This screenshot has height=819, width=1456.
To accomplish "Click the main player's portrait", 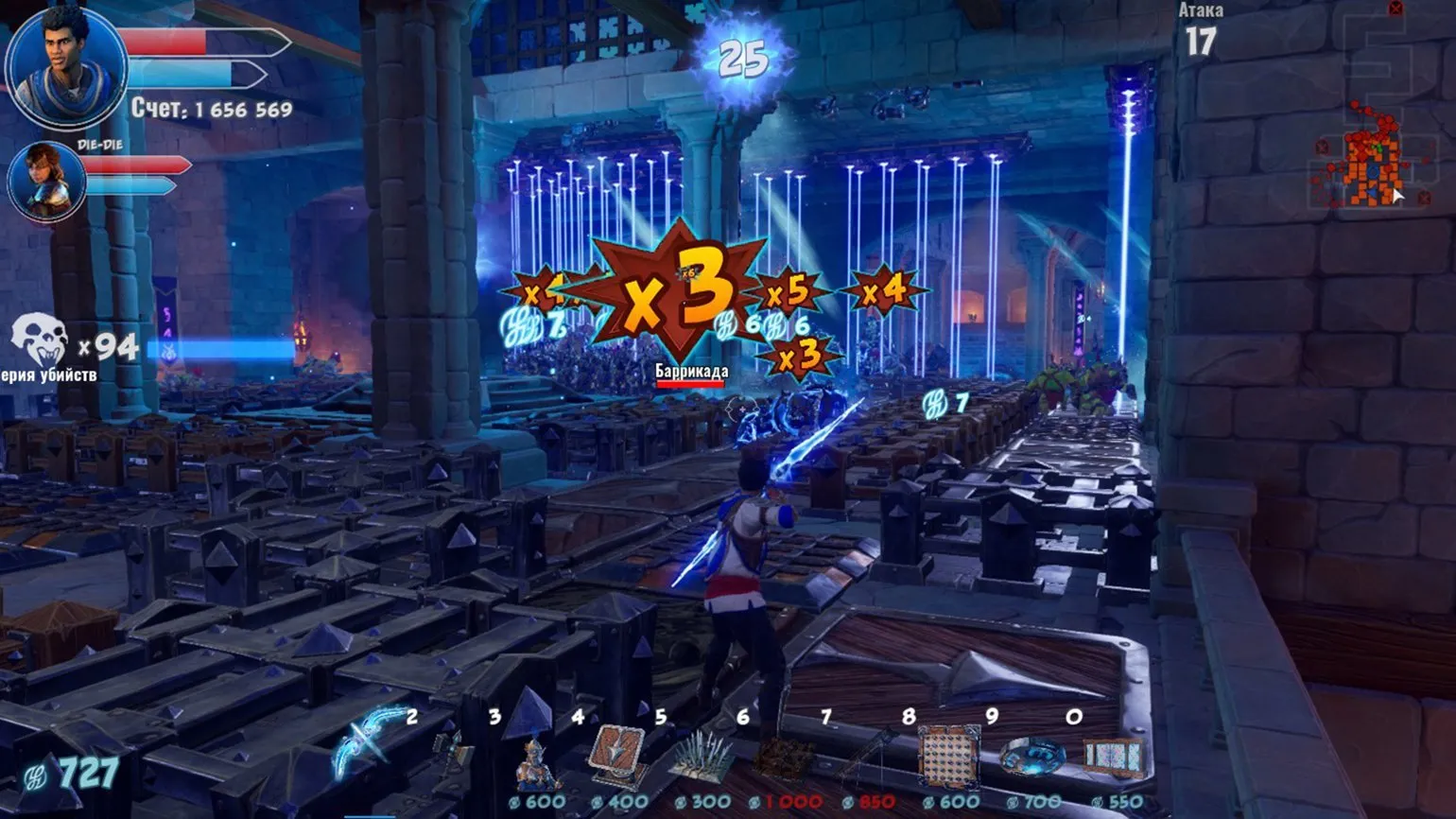I will [64, 68].
